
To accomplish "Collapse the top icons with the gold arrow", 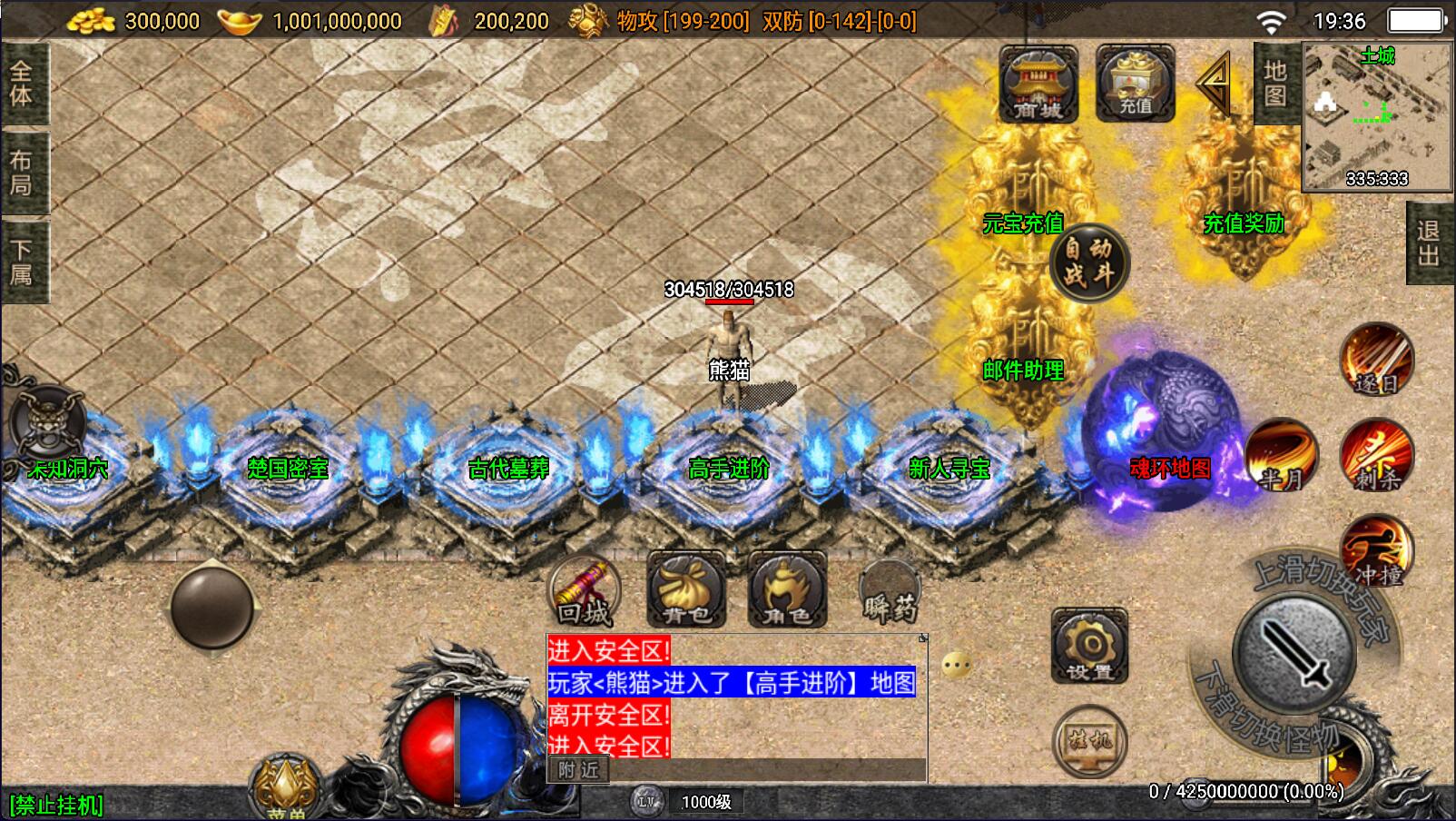I will pos(1214,84).
